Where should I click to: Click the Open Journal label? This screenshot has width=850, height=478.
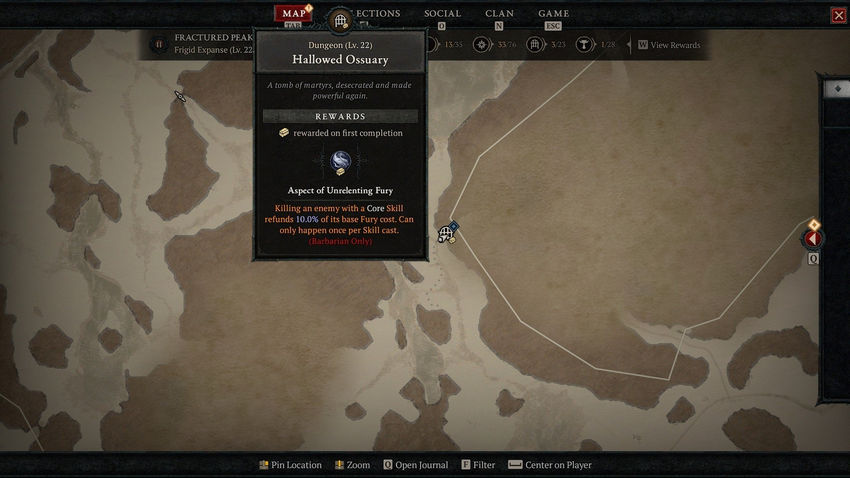[421, 465]
